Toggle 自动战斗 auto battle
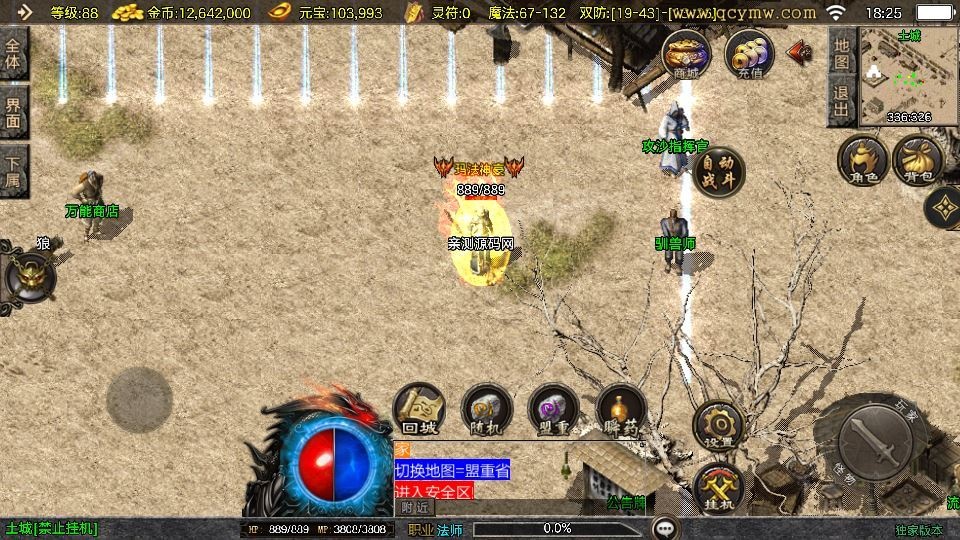 pyautogui.click(x=719, y=172)
